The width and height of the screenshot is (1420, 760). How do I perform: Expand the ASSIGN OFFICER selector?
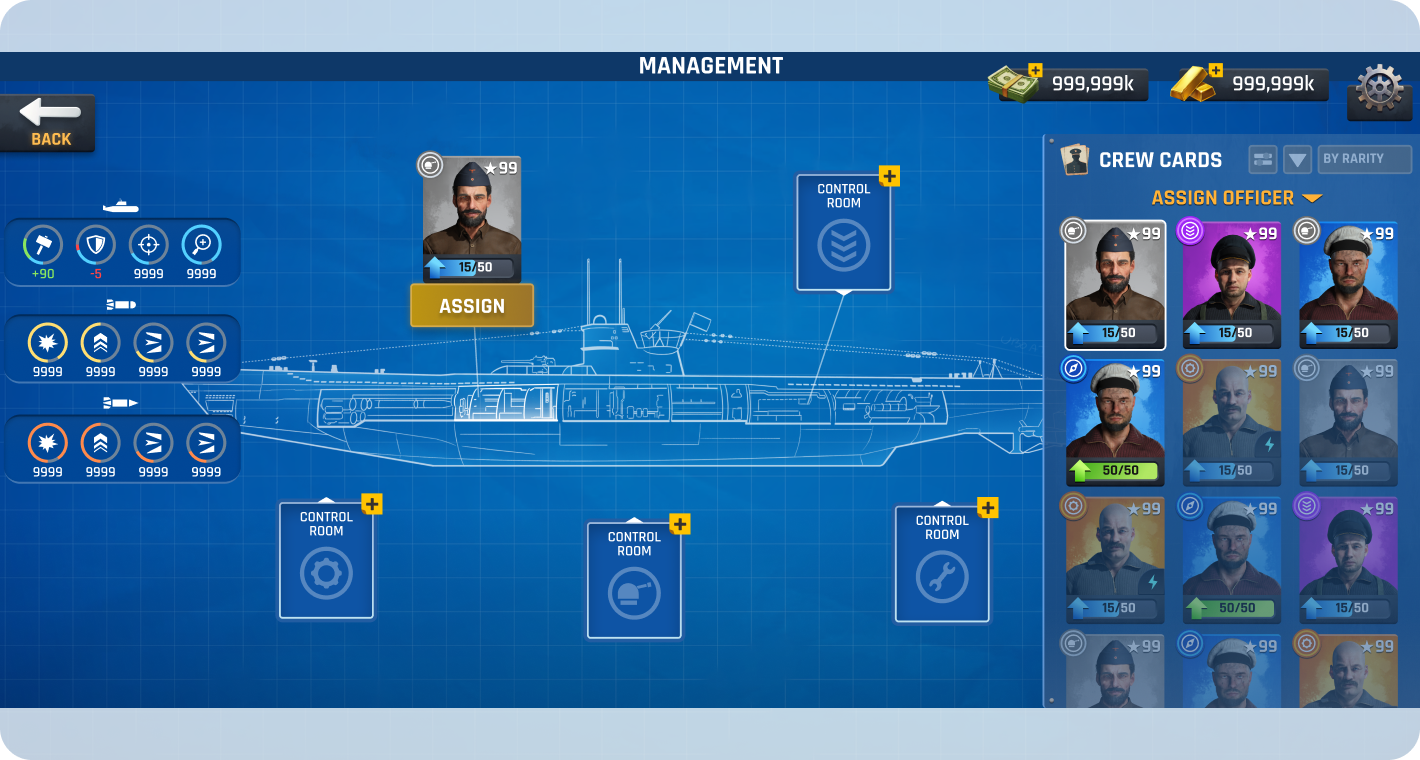click(x=1236, y=198)
